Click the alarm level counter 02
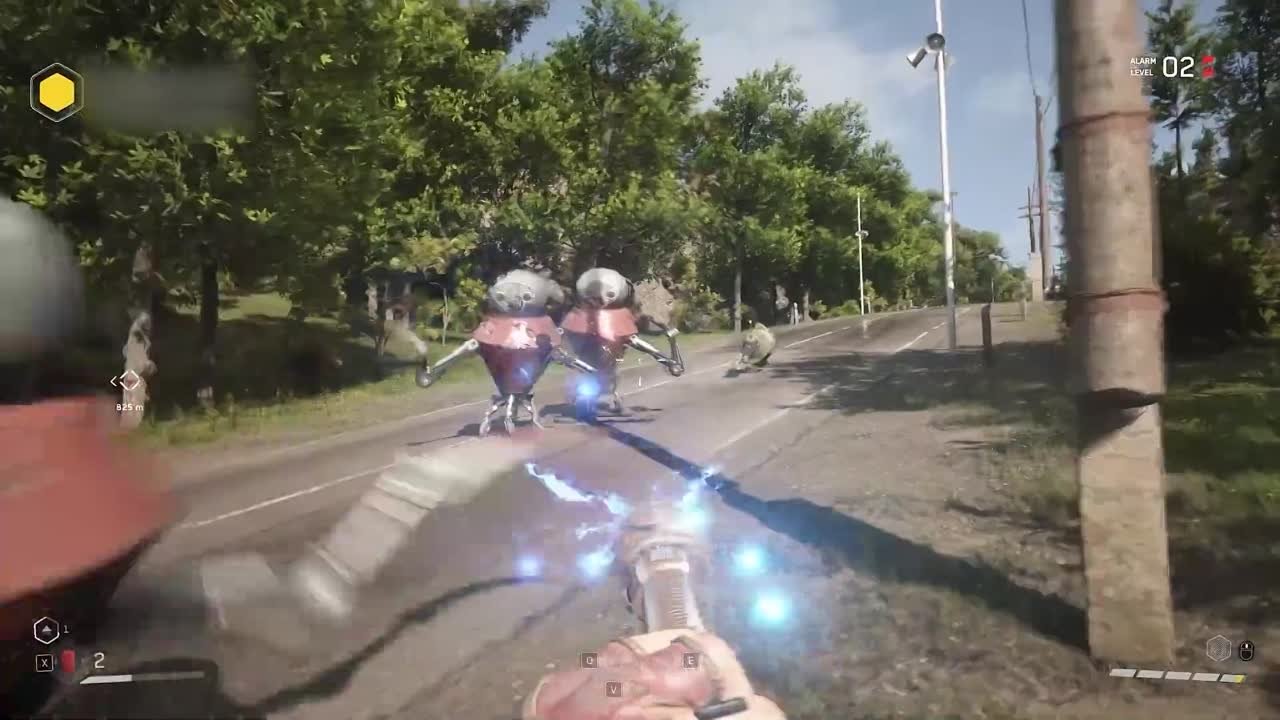This screenshot has width=1280, height=720. pos(1177,66)
